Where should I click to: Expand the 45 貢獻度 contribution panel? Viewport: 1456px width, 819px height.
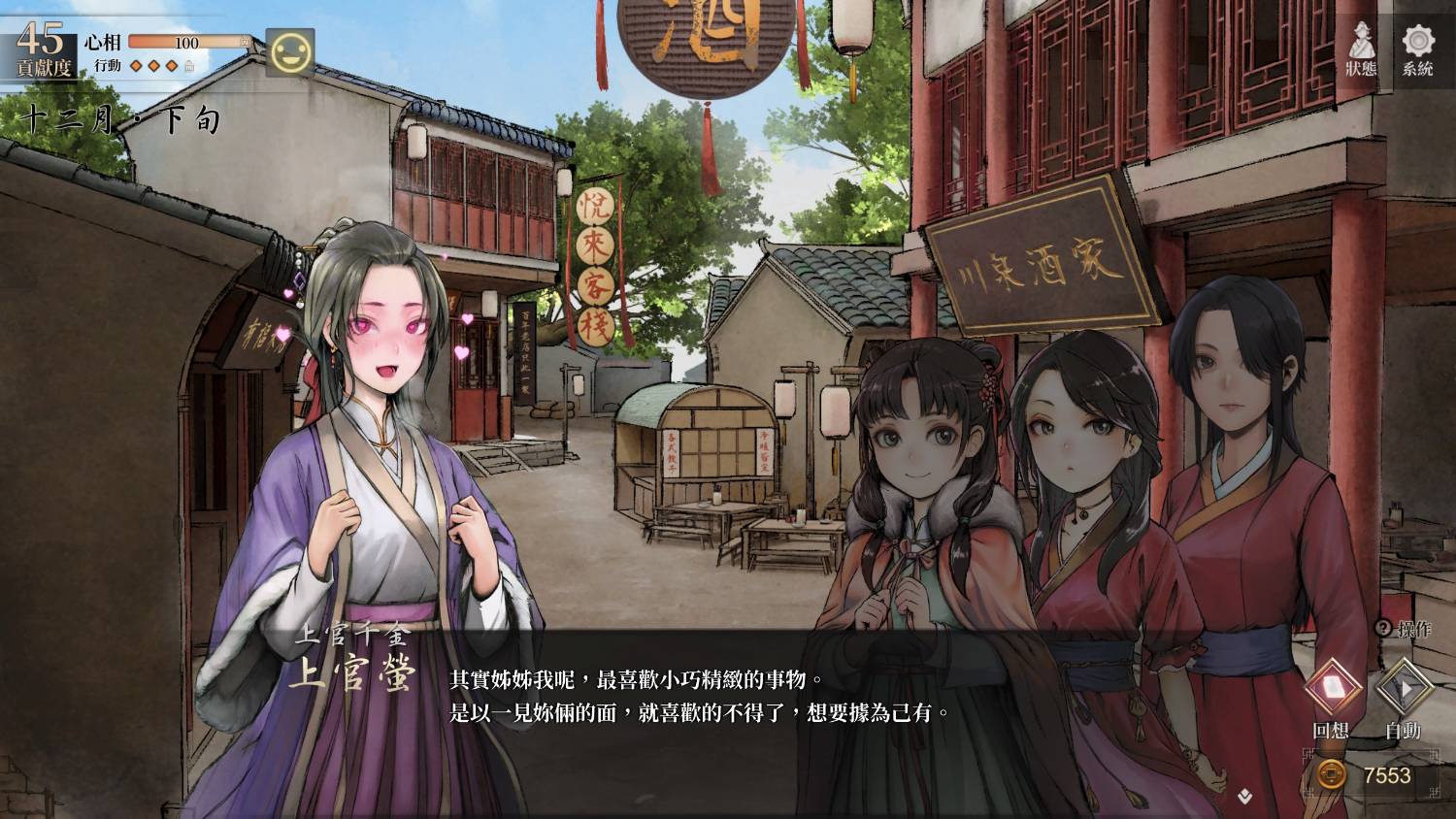tap(39, 49)
